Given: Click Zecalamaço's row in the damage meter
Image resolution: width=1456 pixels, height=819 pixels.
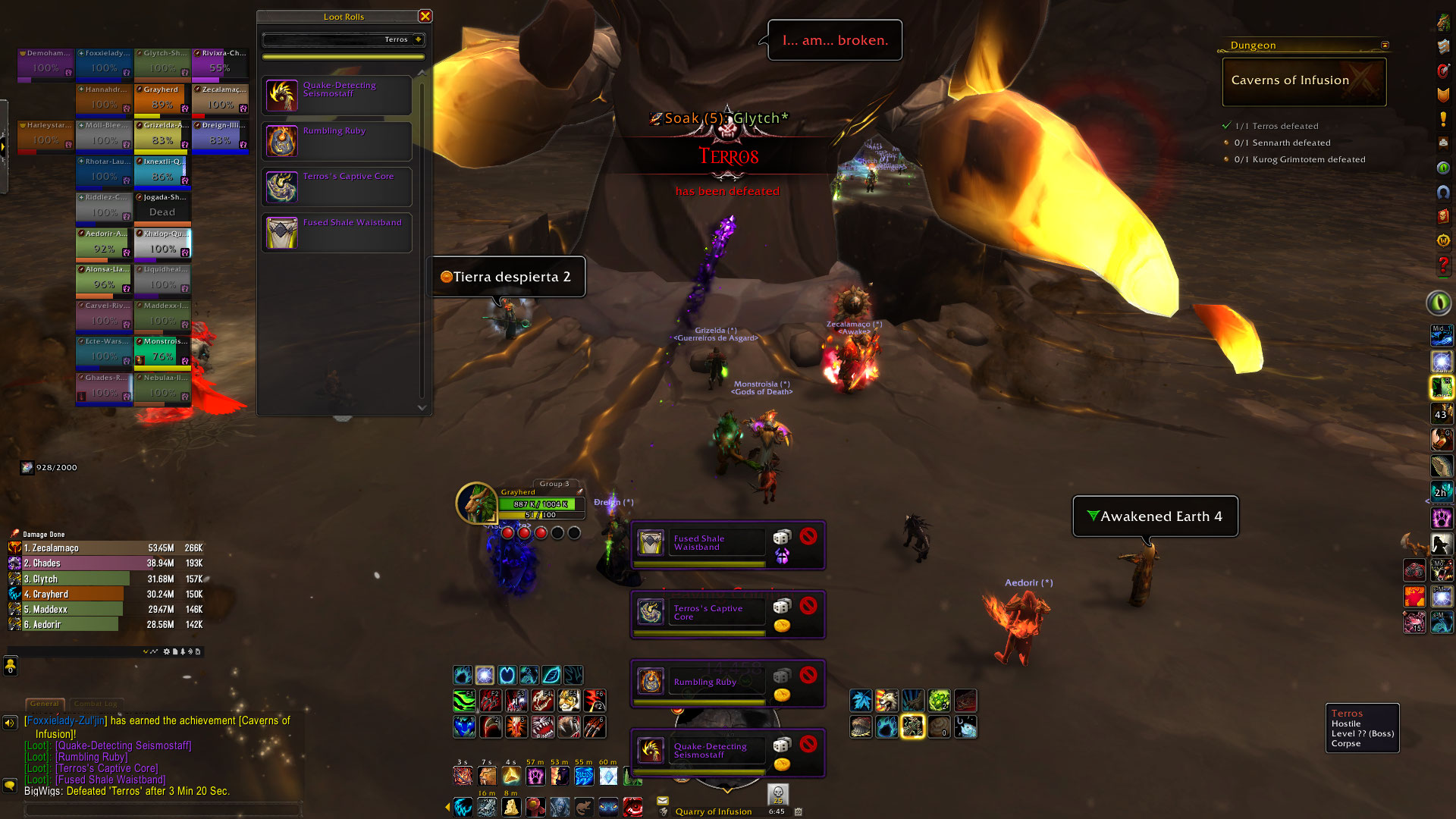Looking at the screenshot, I should coord(106,548).
